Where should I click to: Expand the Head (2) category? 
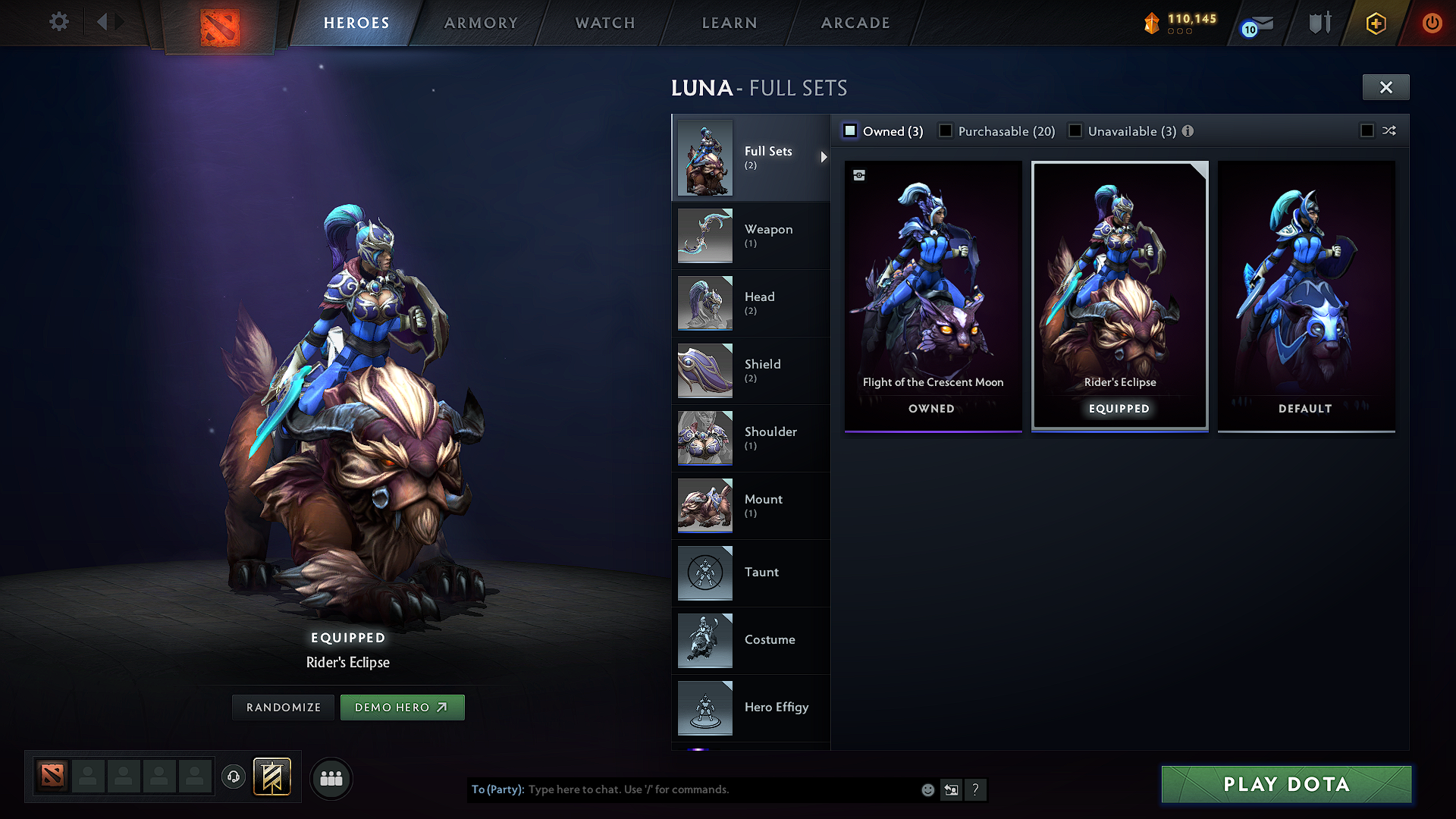click(x=751, y=303)
